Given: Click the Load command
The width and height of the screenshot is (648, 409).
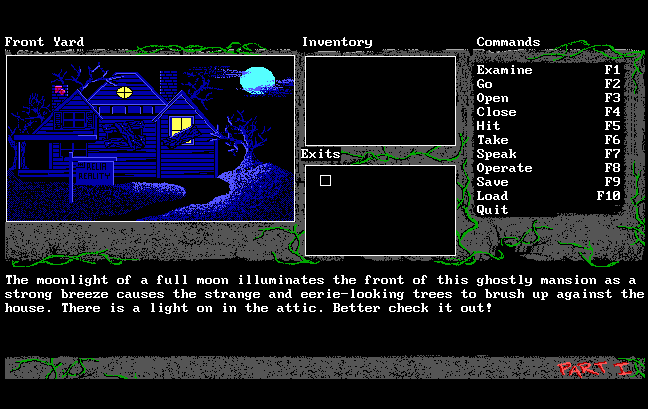Looking at the screenshot, I should 492,197.
